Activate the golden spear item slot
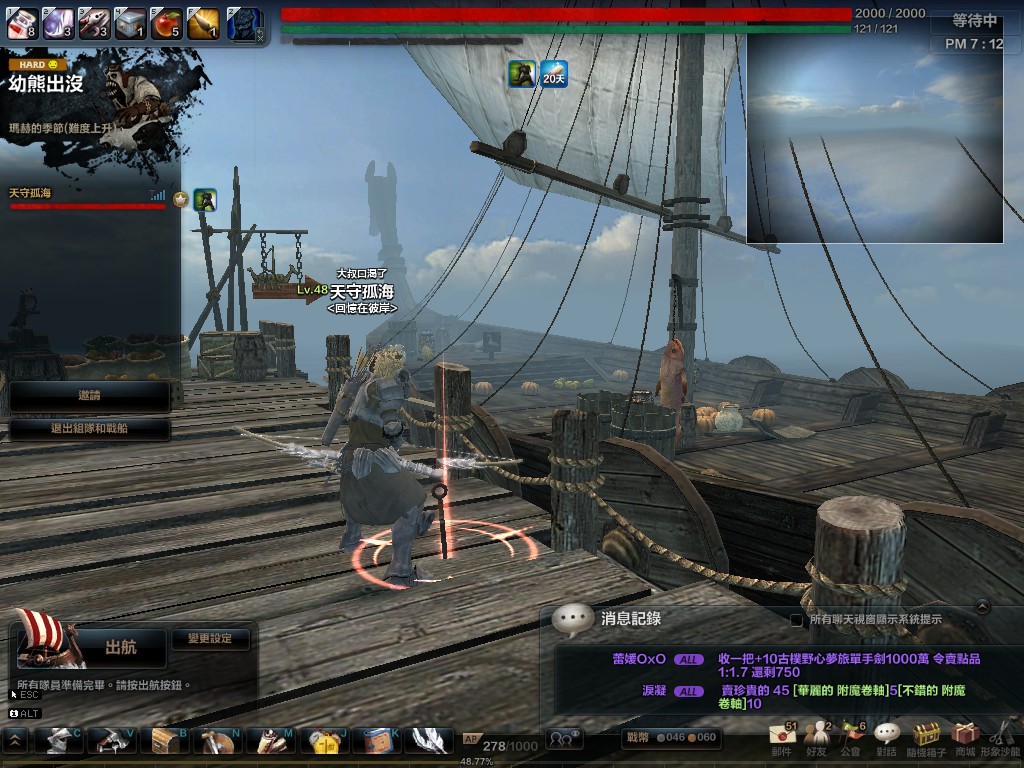Viewport: 1024px width, 768px height. point(201,23)
